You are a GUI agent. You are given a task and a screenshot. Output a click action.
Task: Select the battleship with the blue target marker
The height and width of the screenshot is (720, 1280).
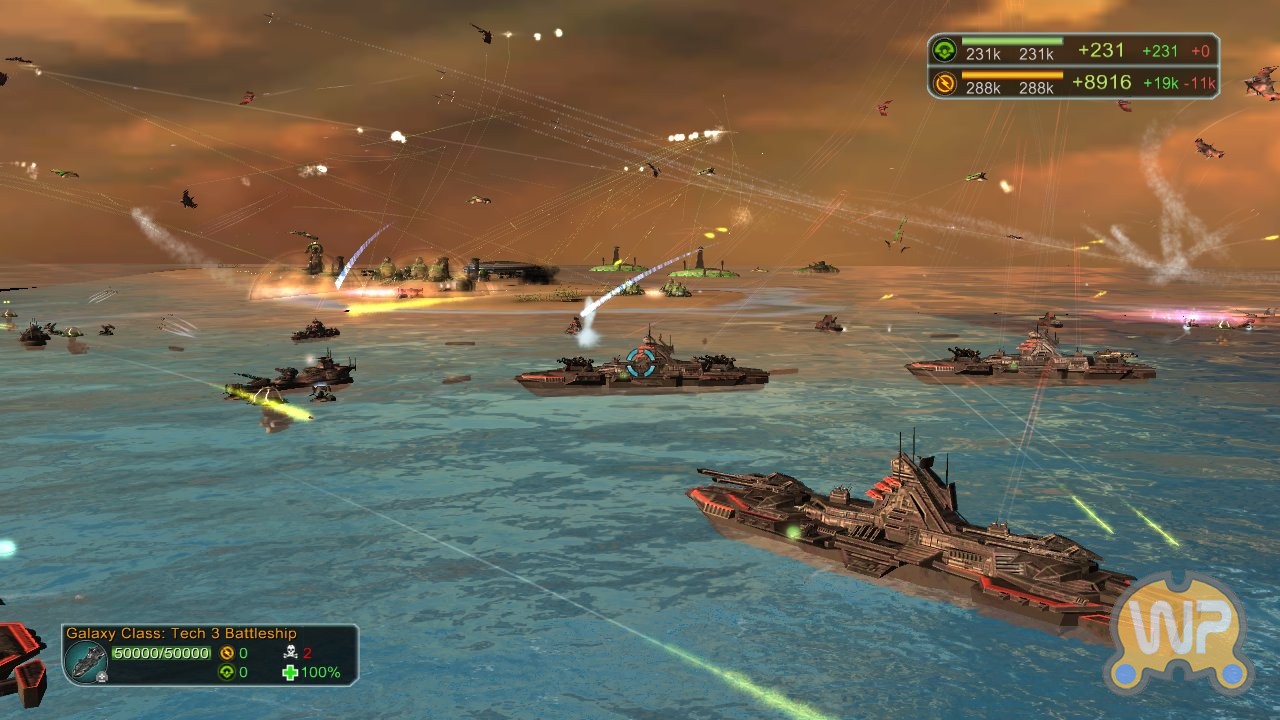point(641,366)
